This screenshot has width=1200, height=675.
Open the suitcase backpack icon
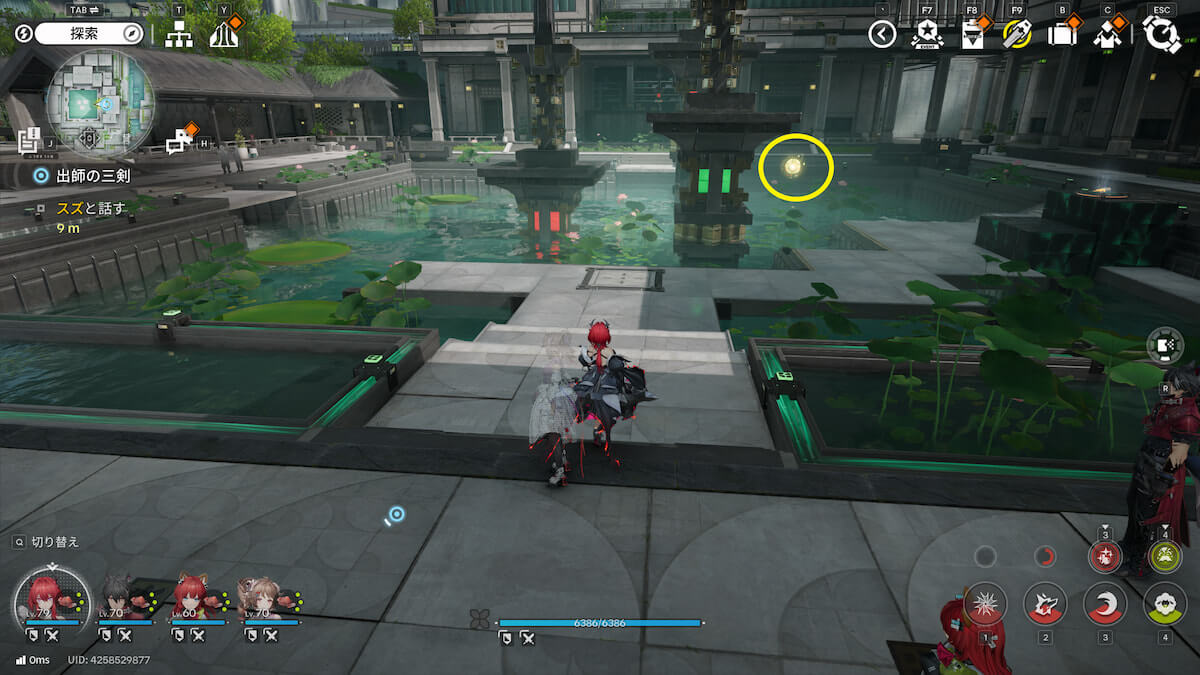[x=1061, y=35]
